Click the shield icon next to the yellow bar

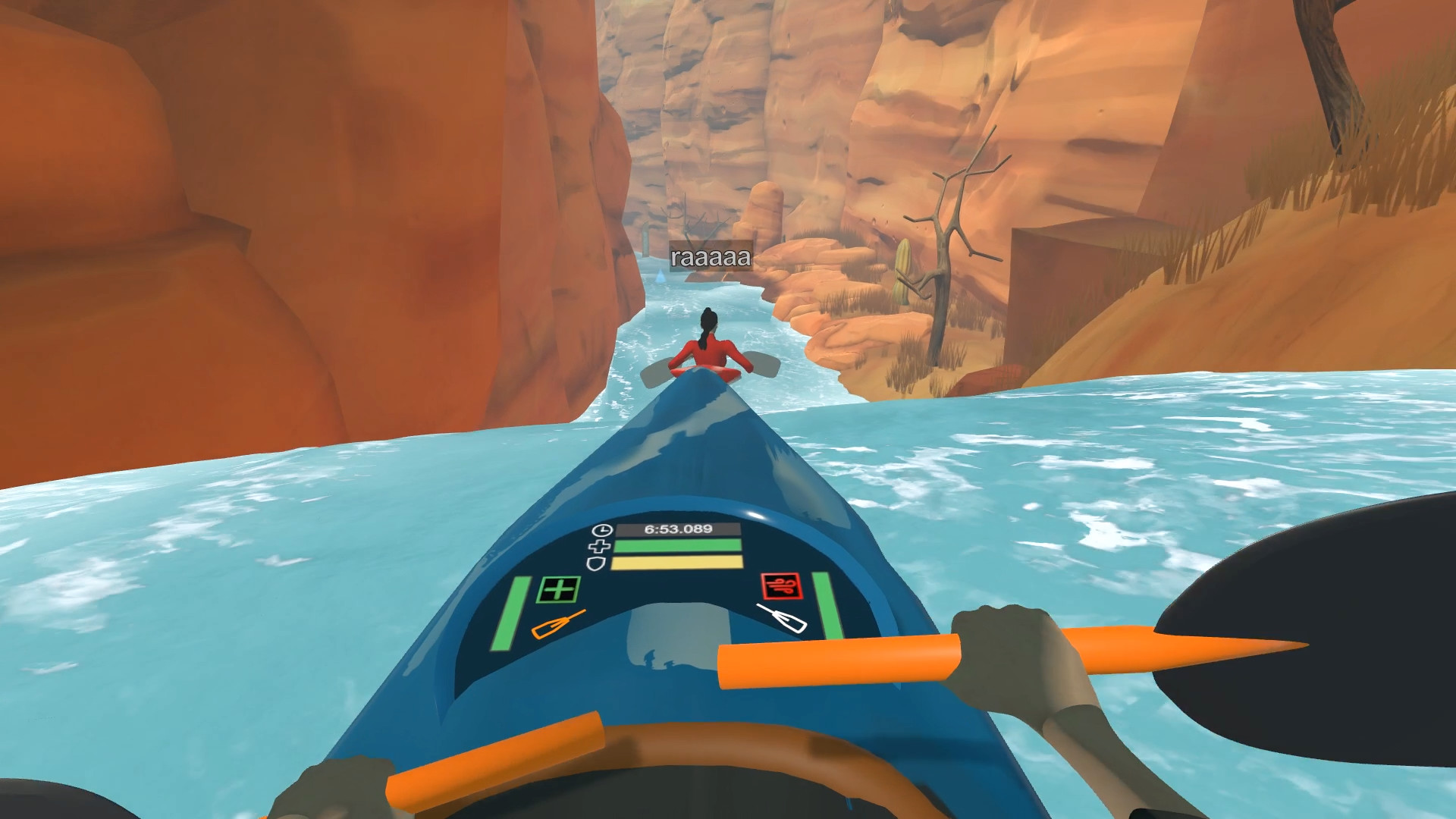coord(596,563)
